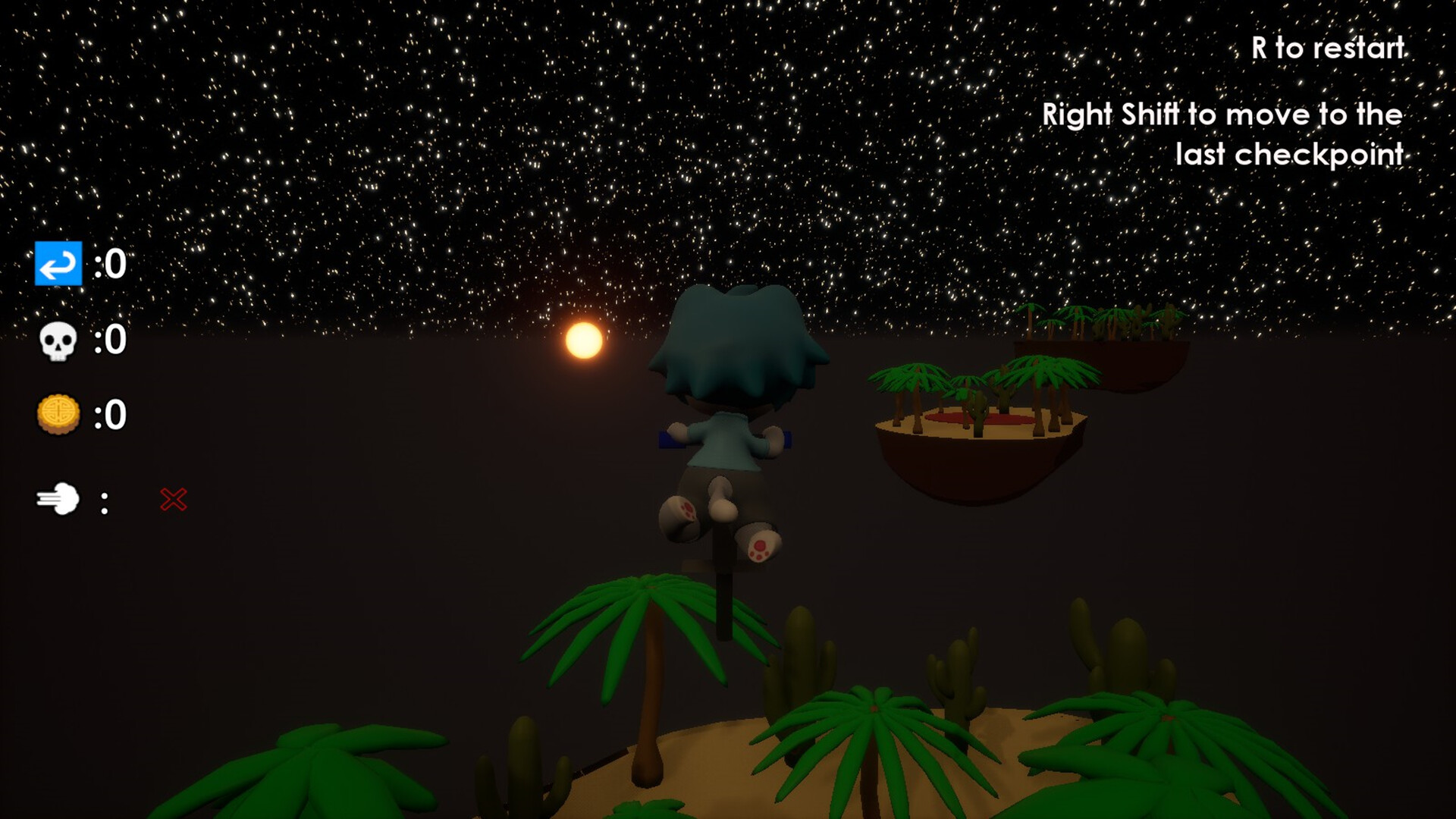
Task: Select the 'last checkpoint' instruction text
Action: (1289, 155)
